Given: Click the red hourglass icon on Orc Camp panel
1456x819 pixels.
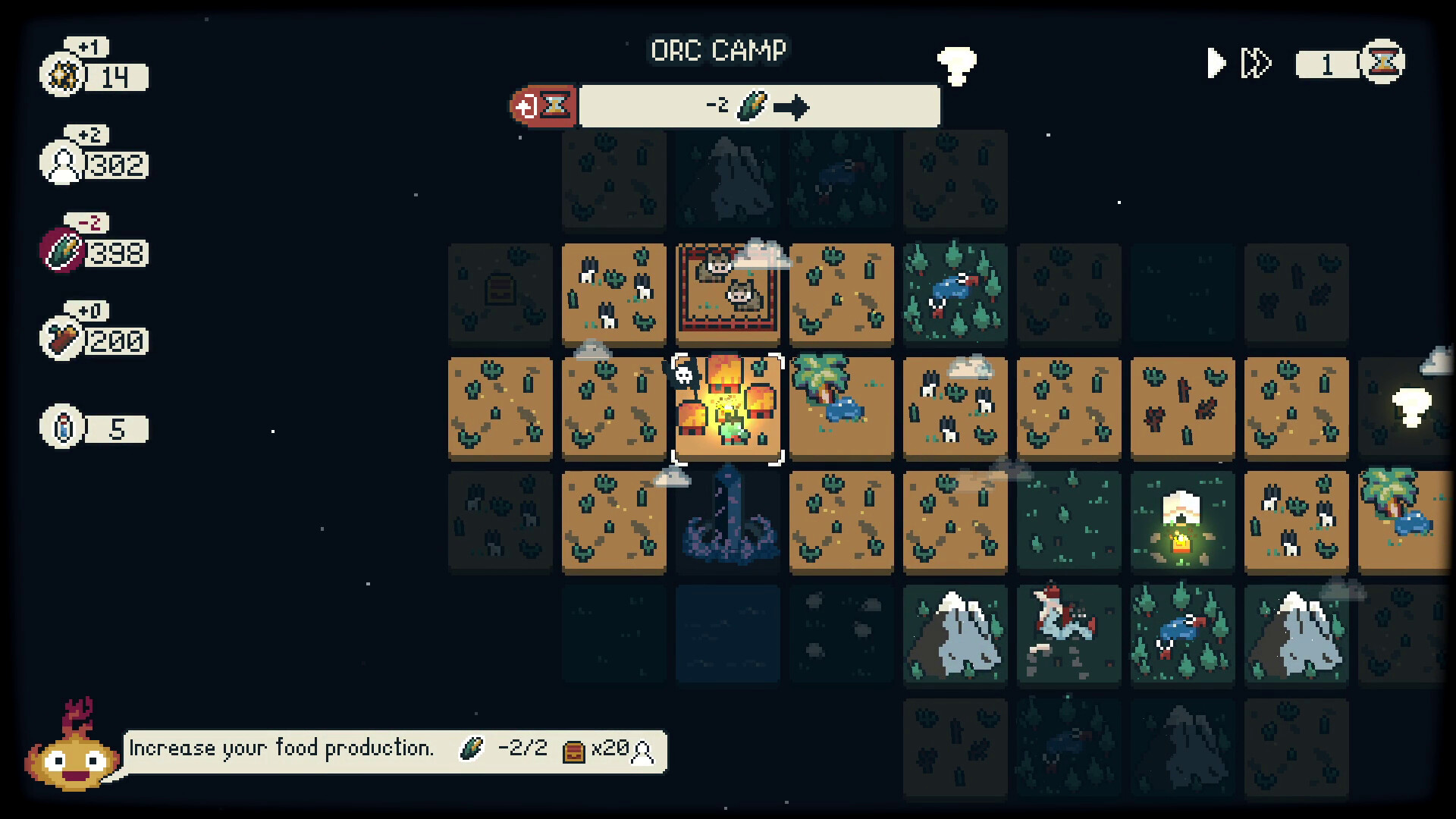Looking at the screenshot, I should coord(544,105).
